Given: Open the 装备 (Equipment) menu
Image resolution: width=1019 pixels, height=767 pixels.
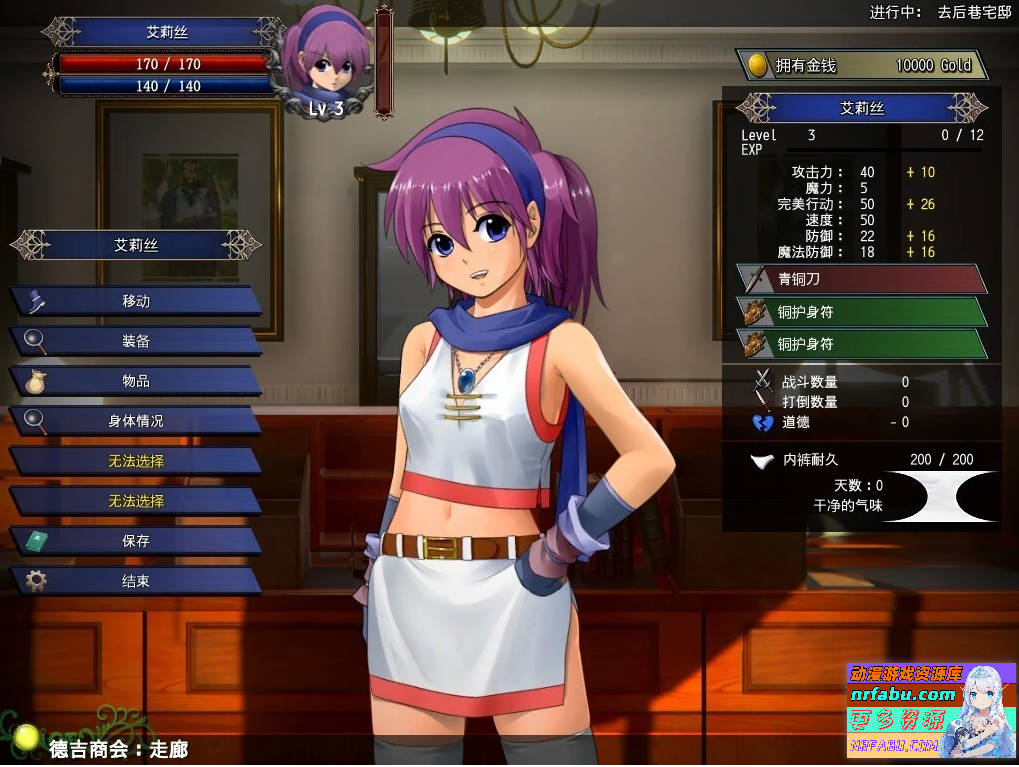Looking at the screenshot, I should pos(136,341).
